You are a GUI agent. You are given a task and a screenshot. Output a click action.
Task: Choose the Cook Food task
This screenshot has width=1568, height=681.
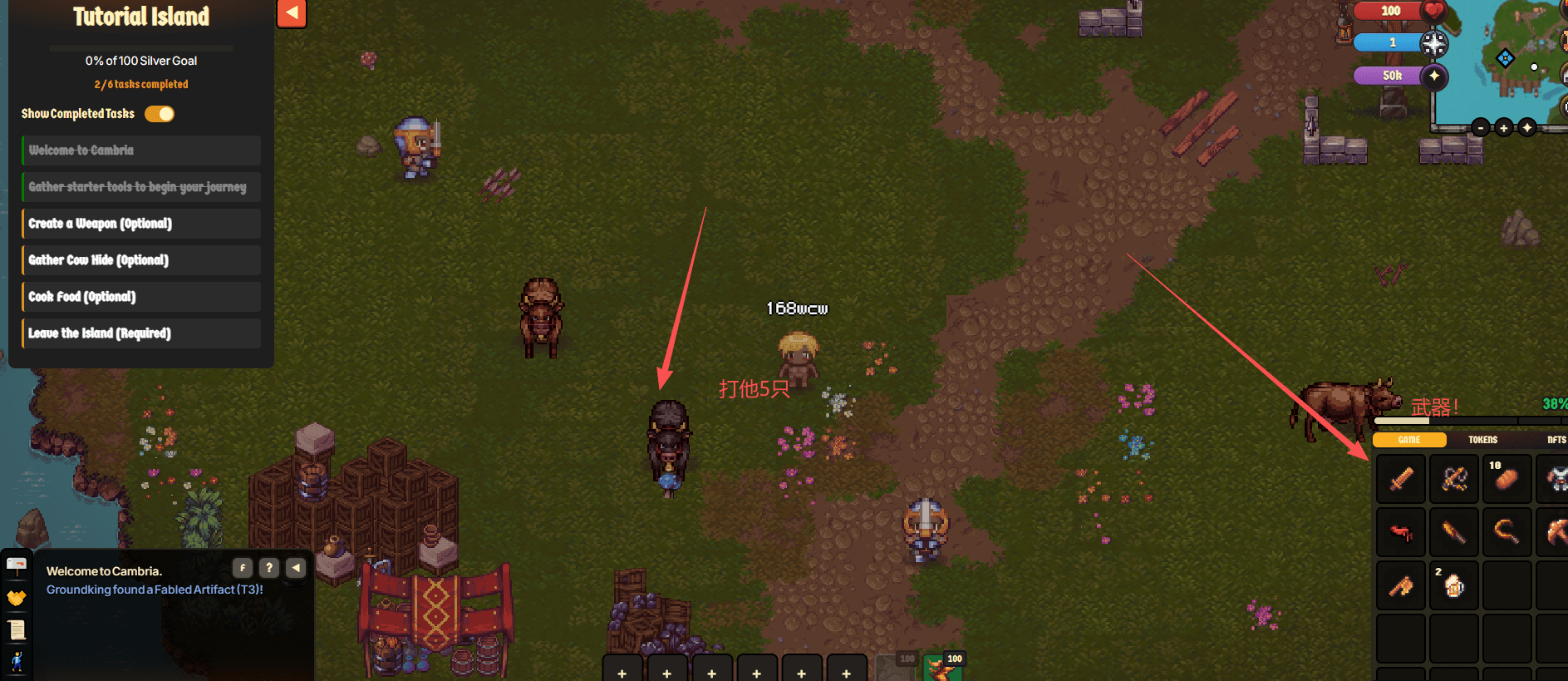141,297
